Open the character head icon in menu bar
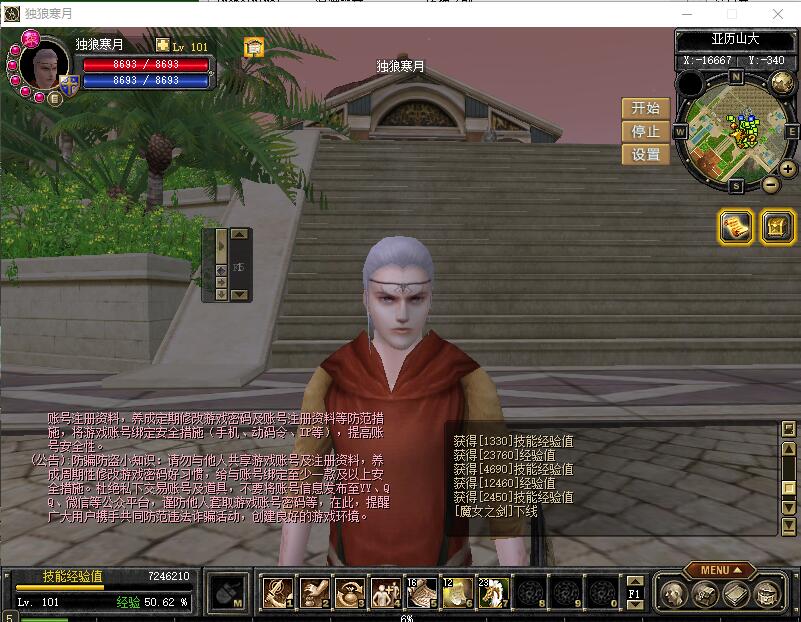The width and height of the screenshot is (801, 622). click(675, 594)
